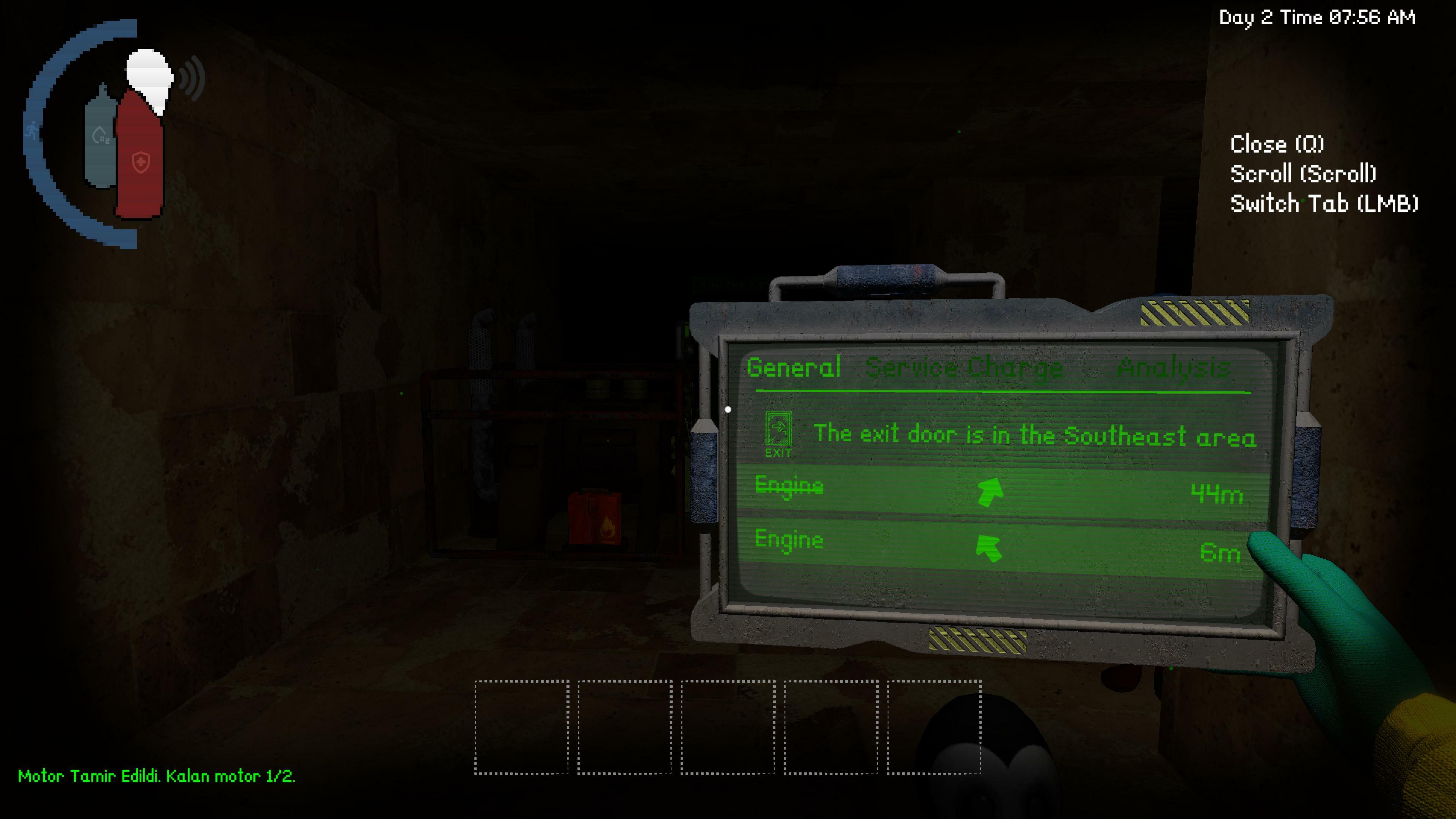This screenshot has height=819, width=1456.
Task: Click the oxygen tank O2 gauge icon
Action: coord(100,136)
